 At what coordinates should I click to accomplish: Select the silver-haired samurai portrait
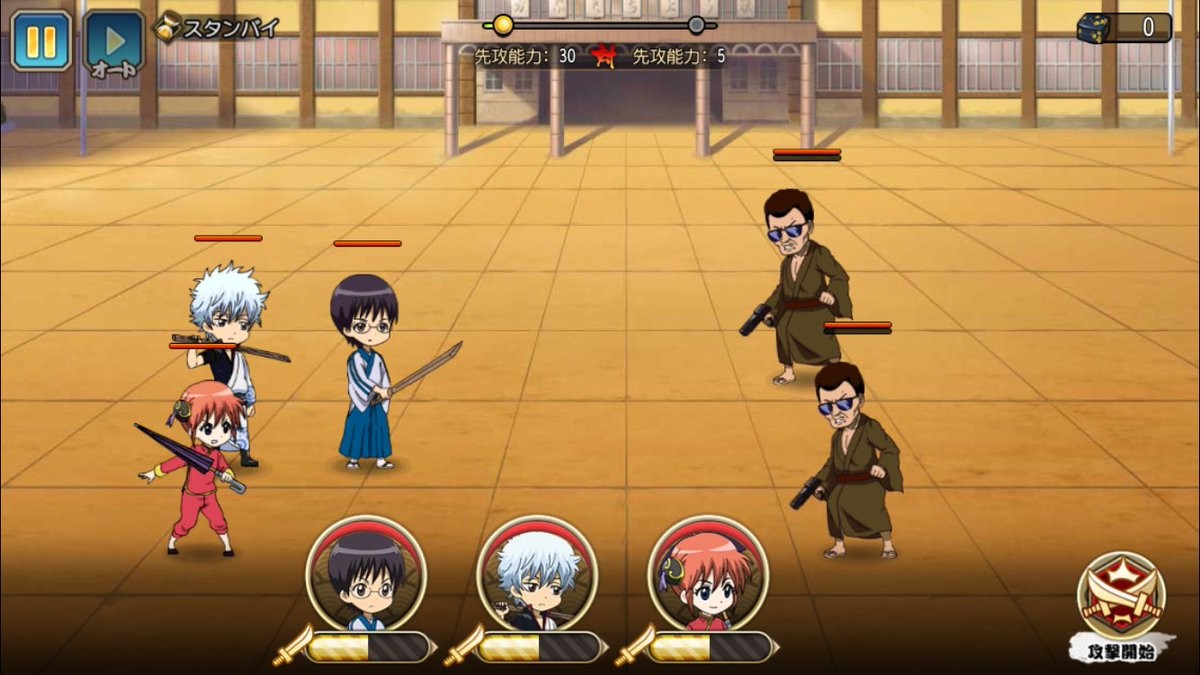click(x=537, y=575)
